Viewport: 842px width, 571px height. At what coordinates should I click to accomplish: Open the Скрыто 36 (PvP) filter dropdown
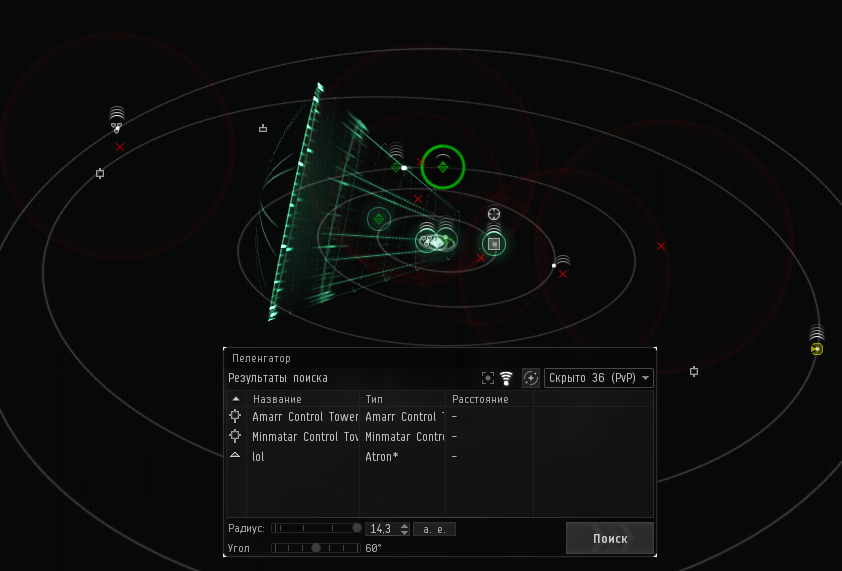pos(599,378)
